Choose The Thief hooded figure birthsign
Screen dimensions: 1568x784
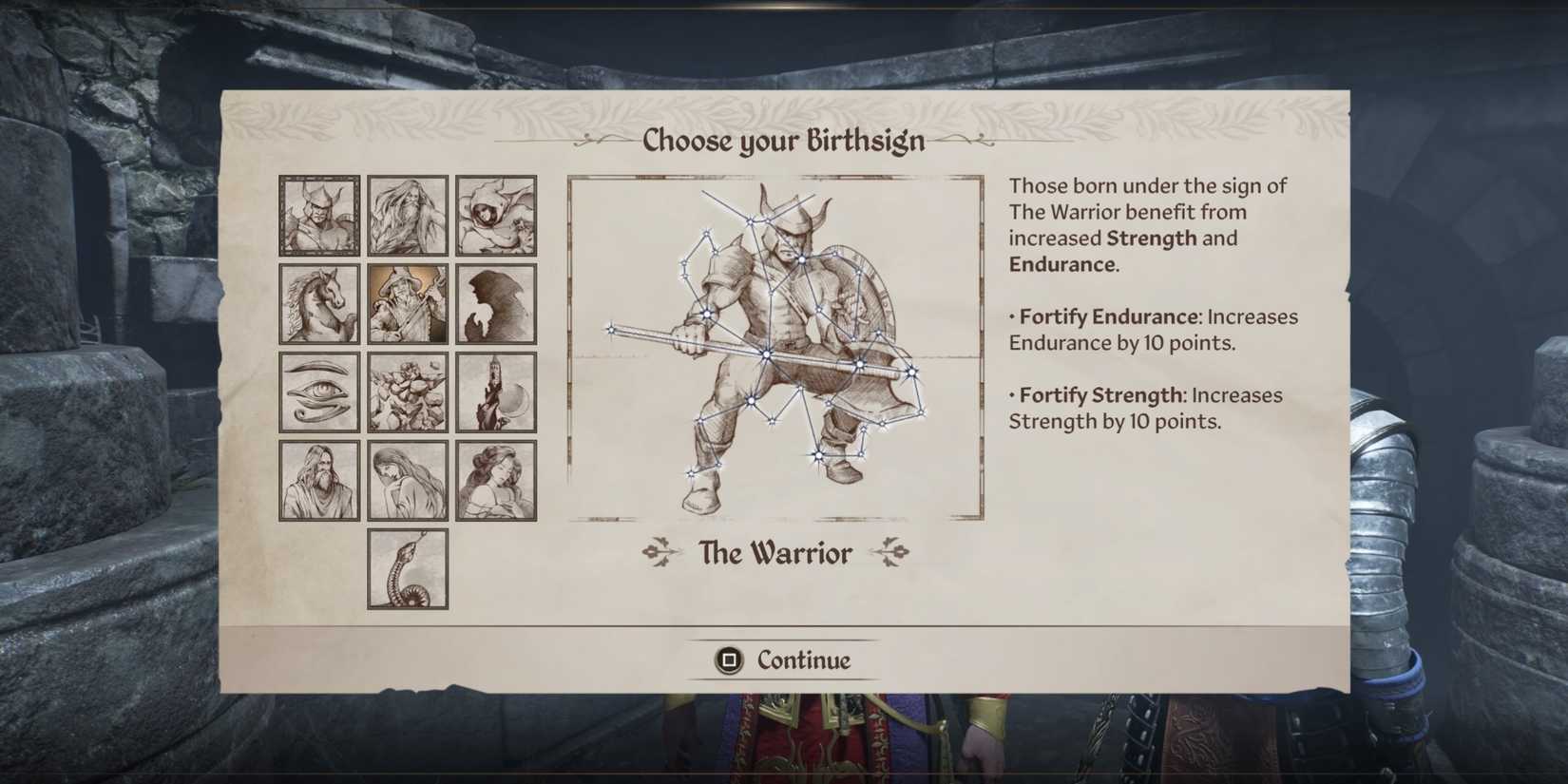[x=495, y=216]
